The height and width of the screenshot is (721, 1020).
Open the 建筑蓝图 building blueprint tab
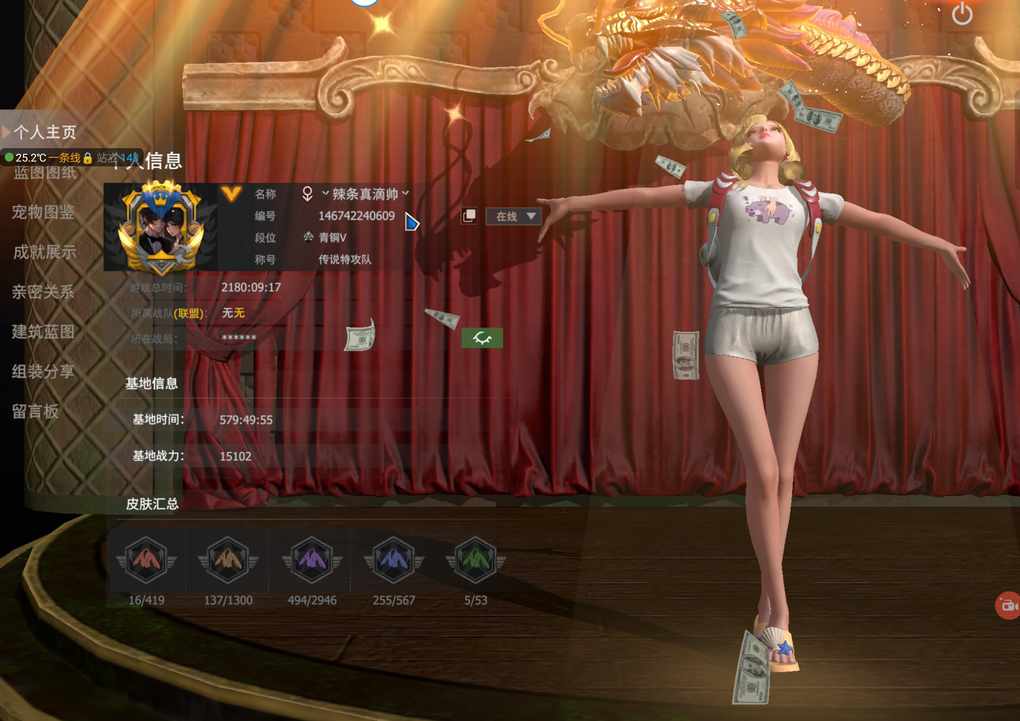point(45,332)
